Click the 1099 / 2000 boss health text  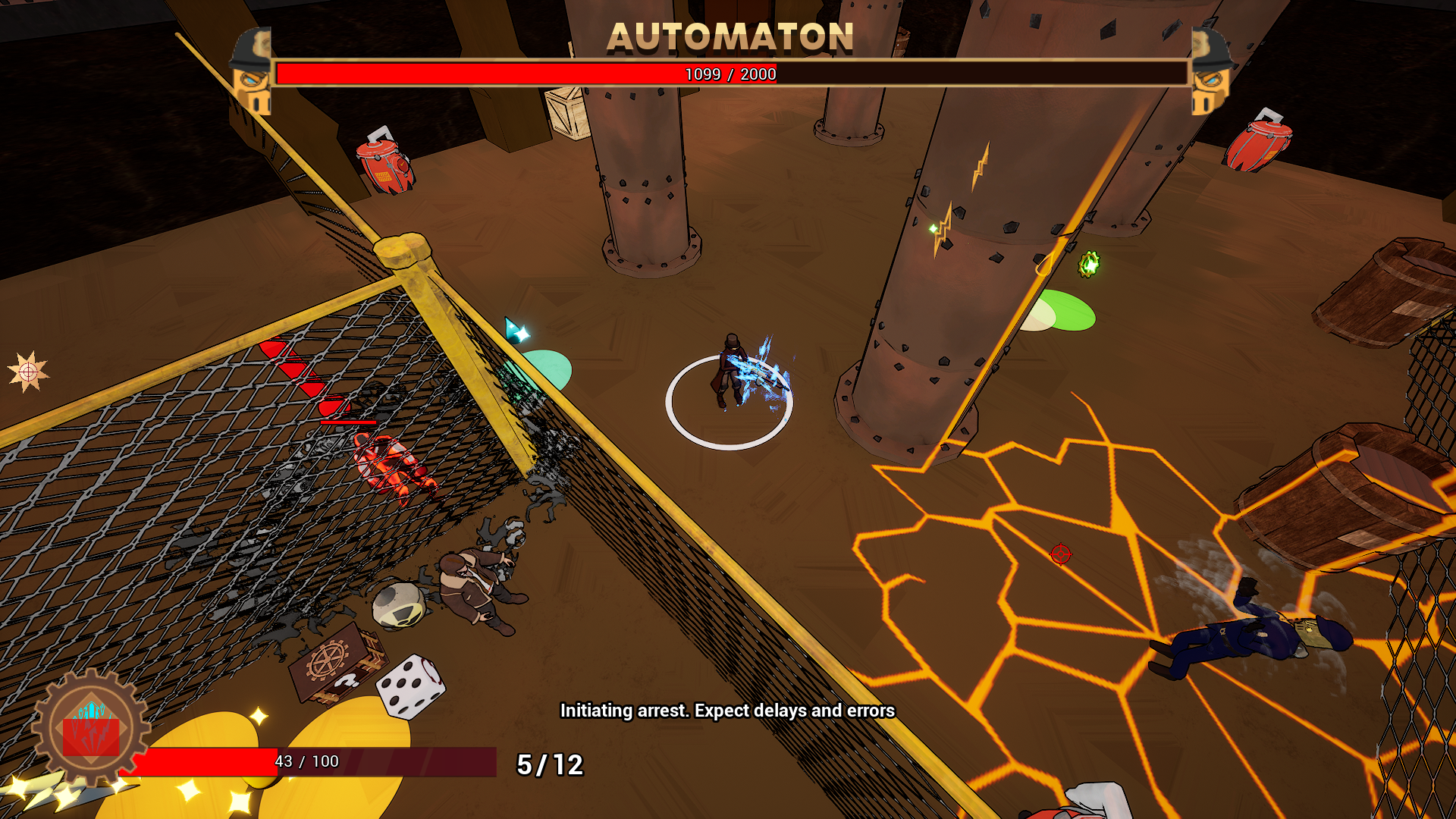coord(729,75)
